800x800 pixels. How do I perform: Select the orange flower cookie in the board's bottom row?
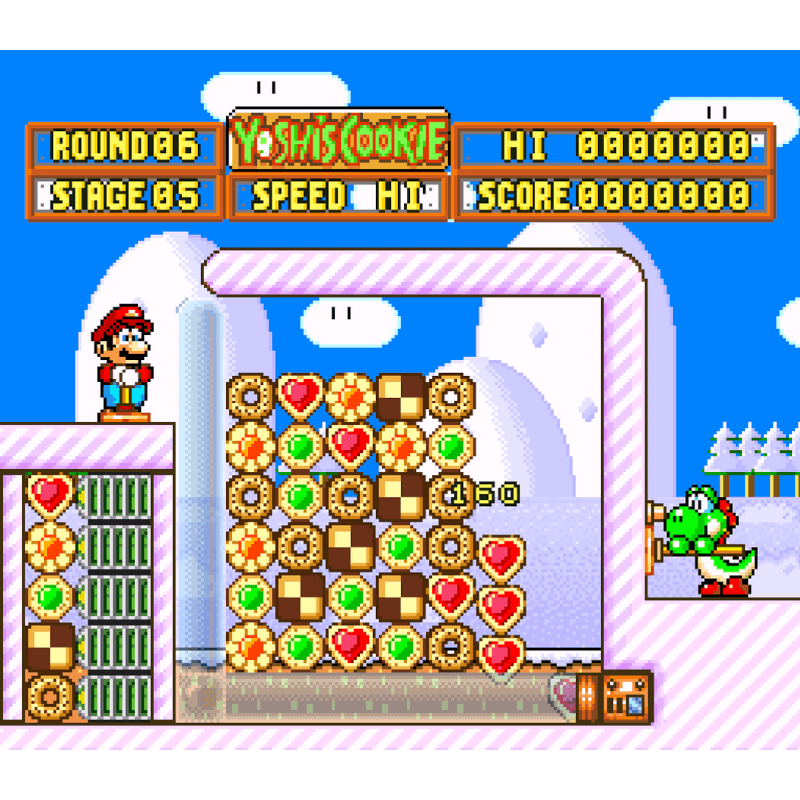click(x=250, y=646)
